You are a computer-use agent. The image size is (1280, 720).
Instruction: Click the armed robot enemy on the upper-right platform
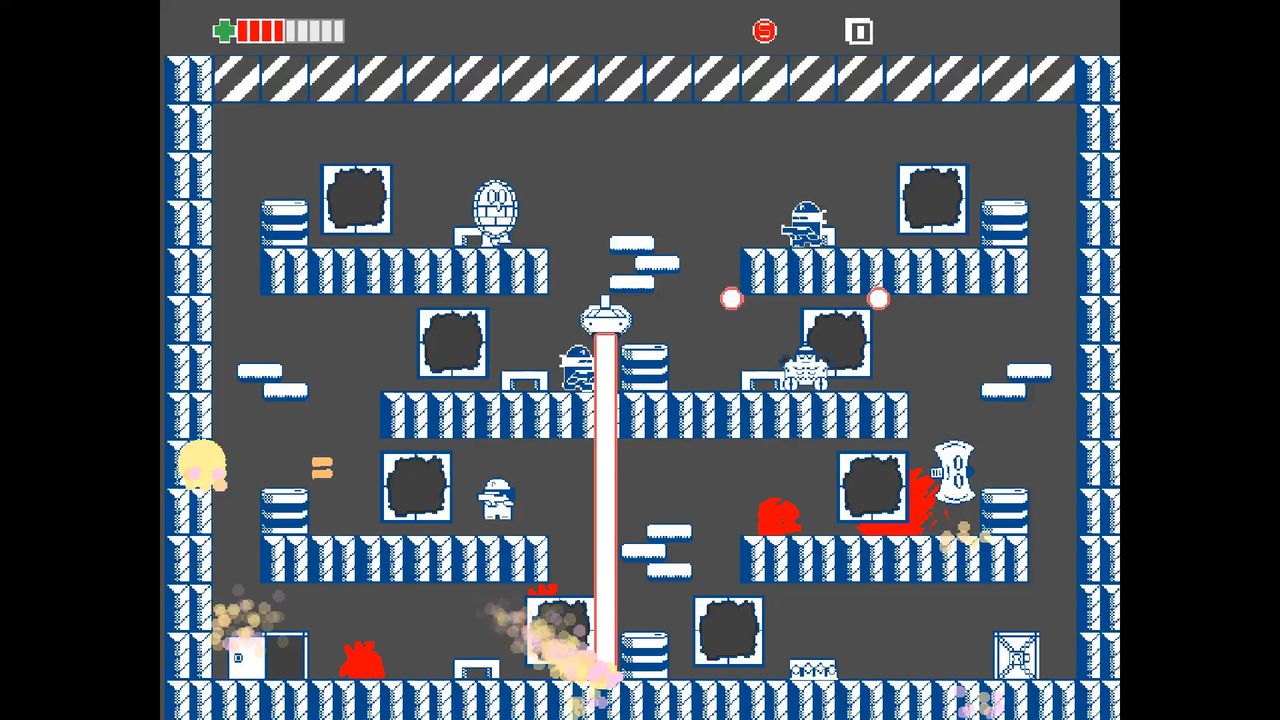(805, 222)
